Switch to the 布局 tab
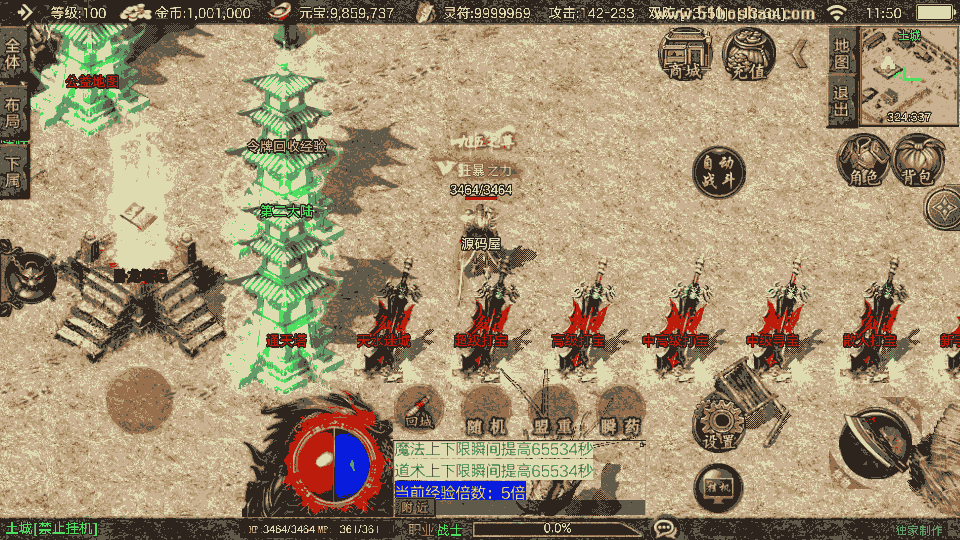960x540 pixels. [x=13, y=112]
